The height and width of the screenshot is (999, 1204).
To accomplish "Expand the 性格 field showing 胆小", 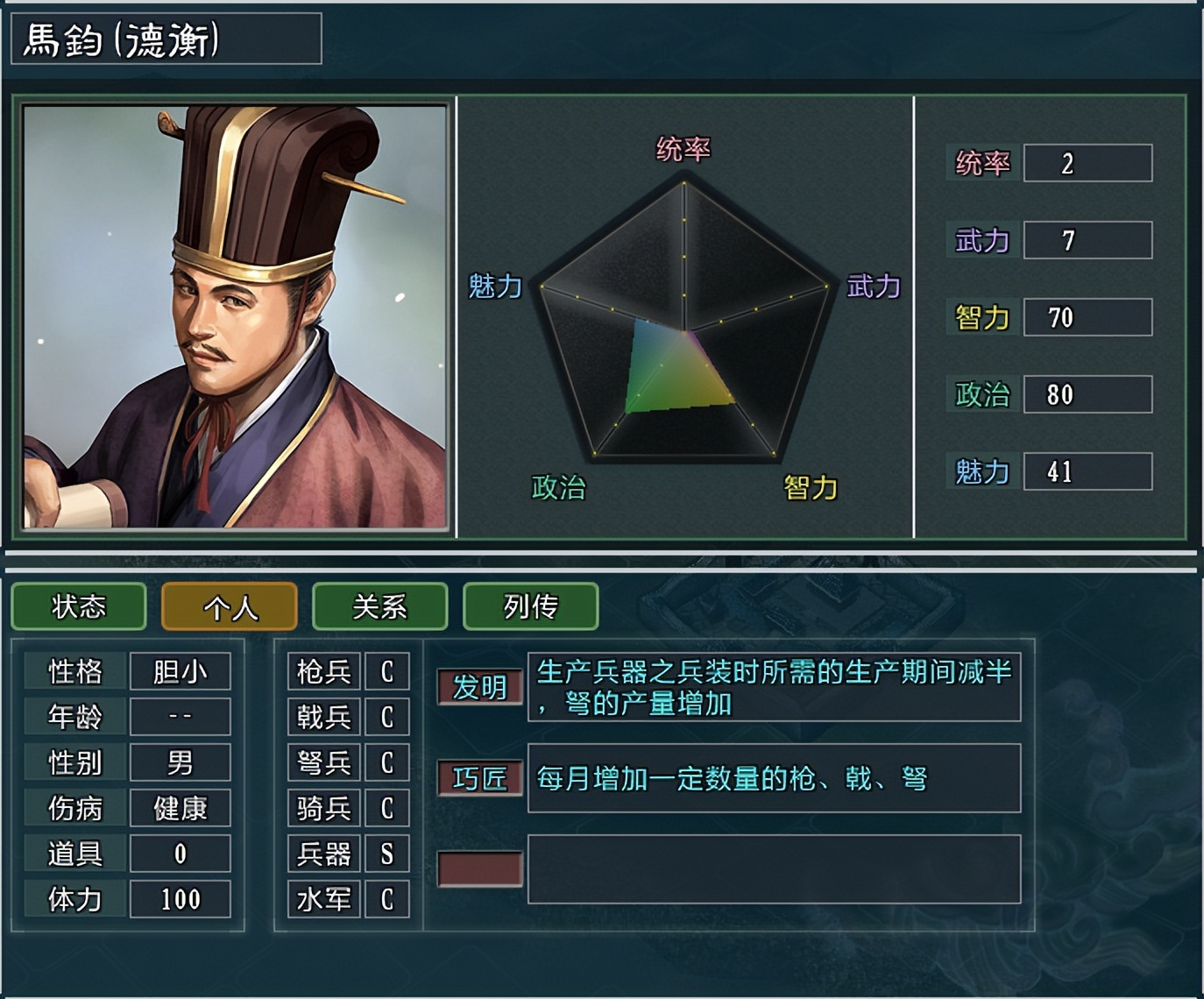I will [x=180, y=671].
